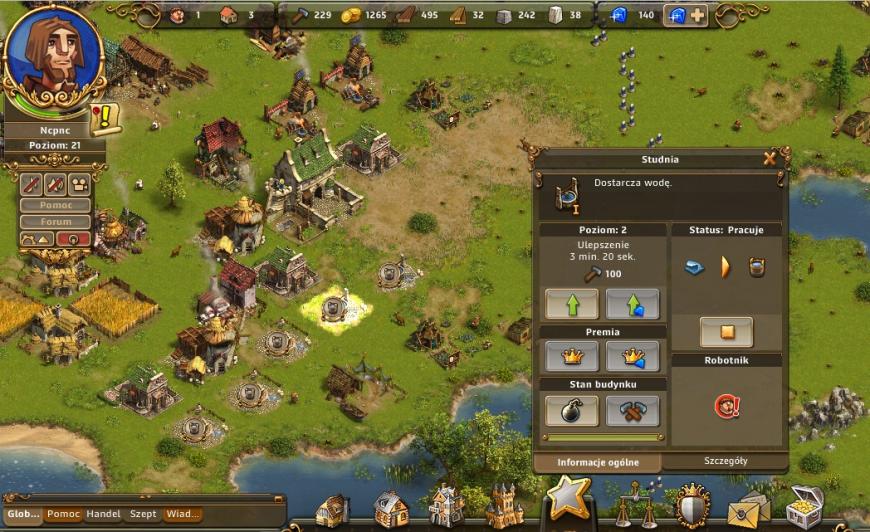Open the mailbox envelope icon
The height and width of the screenshot is (532, 870).
tap(746, 508)
